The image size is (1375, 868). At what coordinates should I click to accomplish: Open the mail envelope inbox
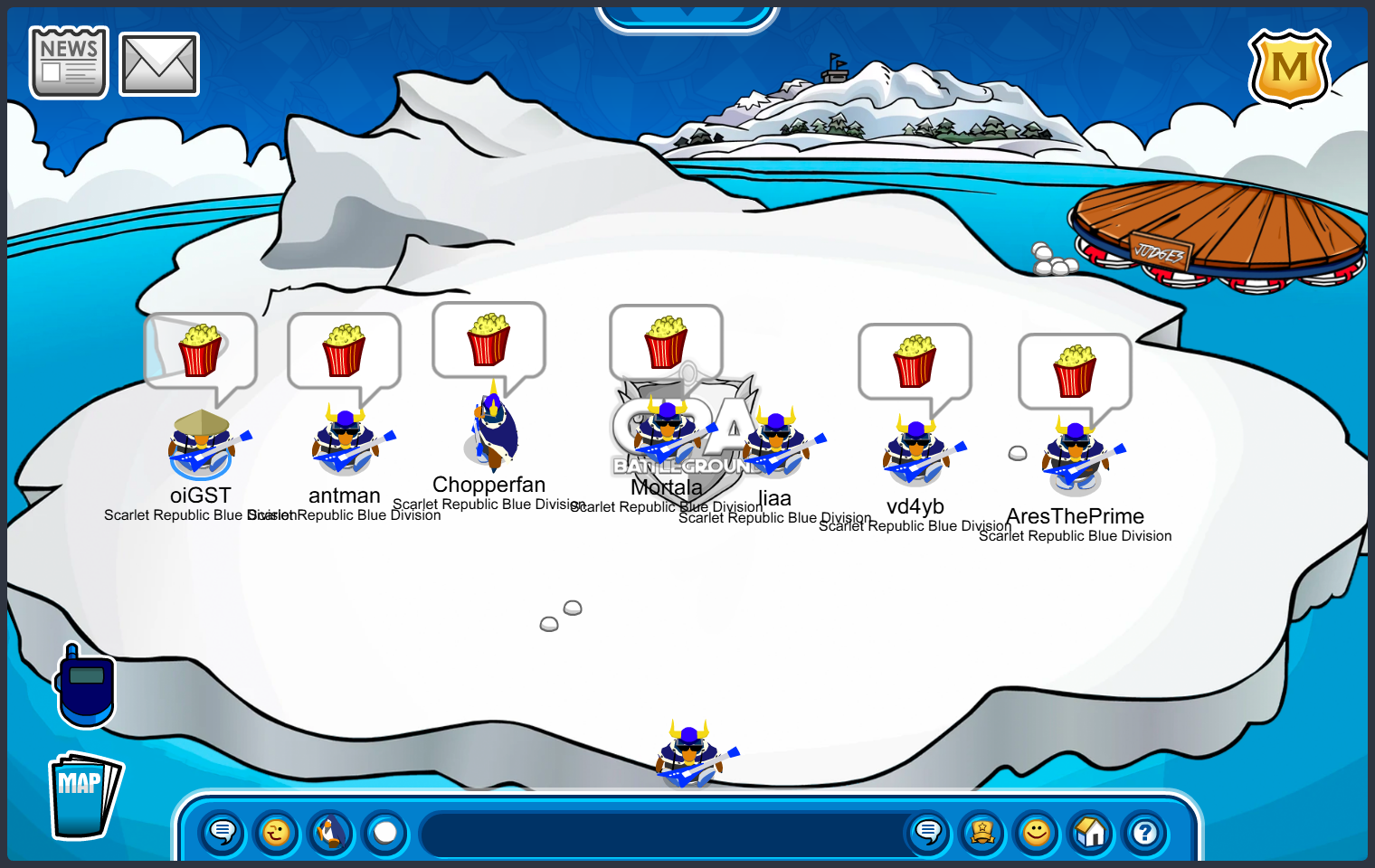click(x=159, y=64)
